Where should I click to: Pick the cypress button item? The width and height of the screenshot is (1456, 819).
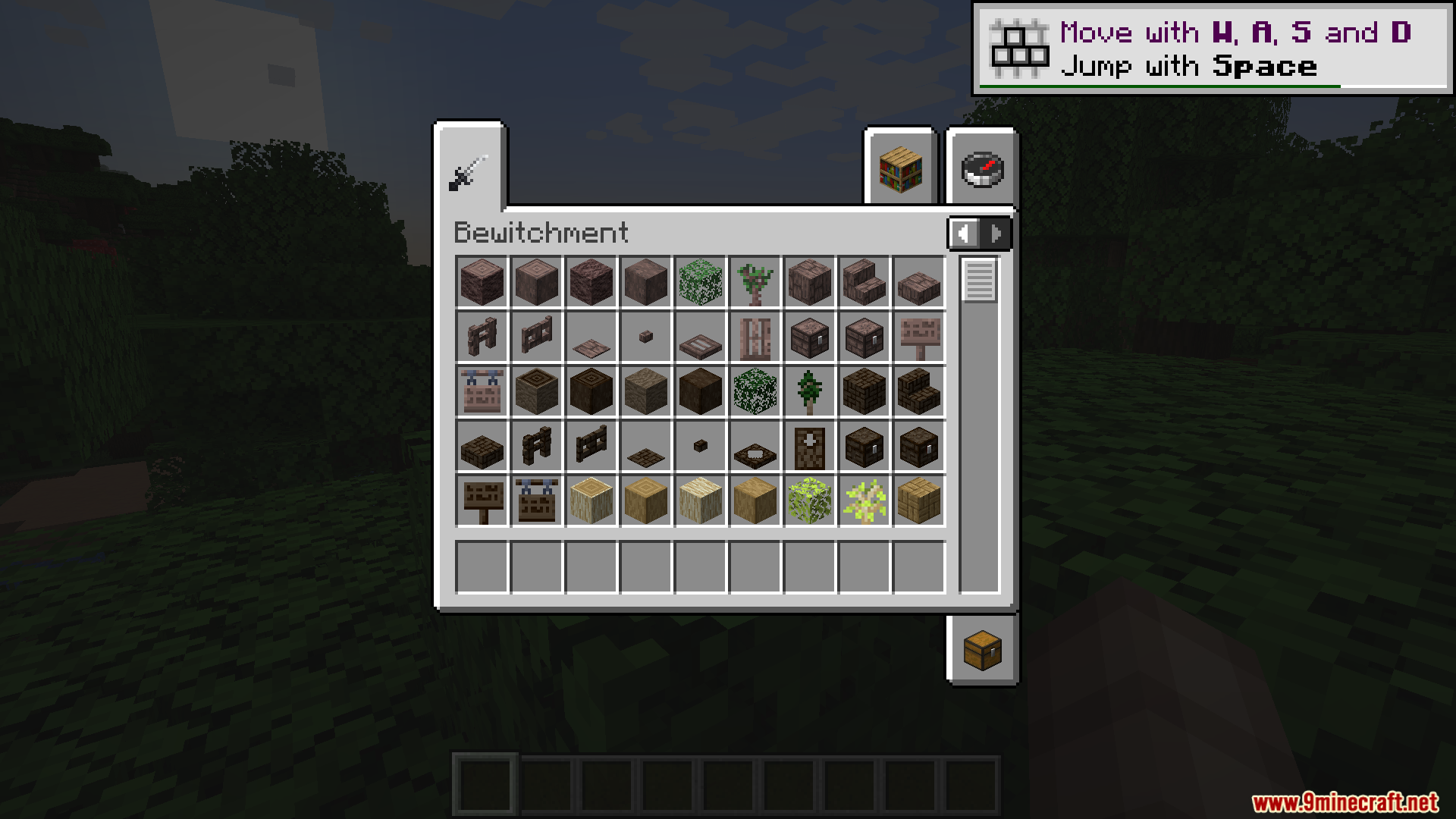click(645, 336)
